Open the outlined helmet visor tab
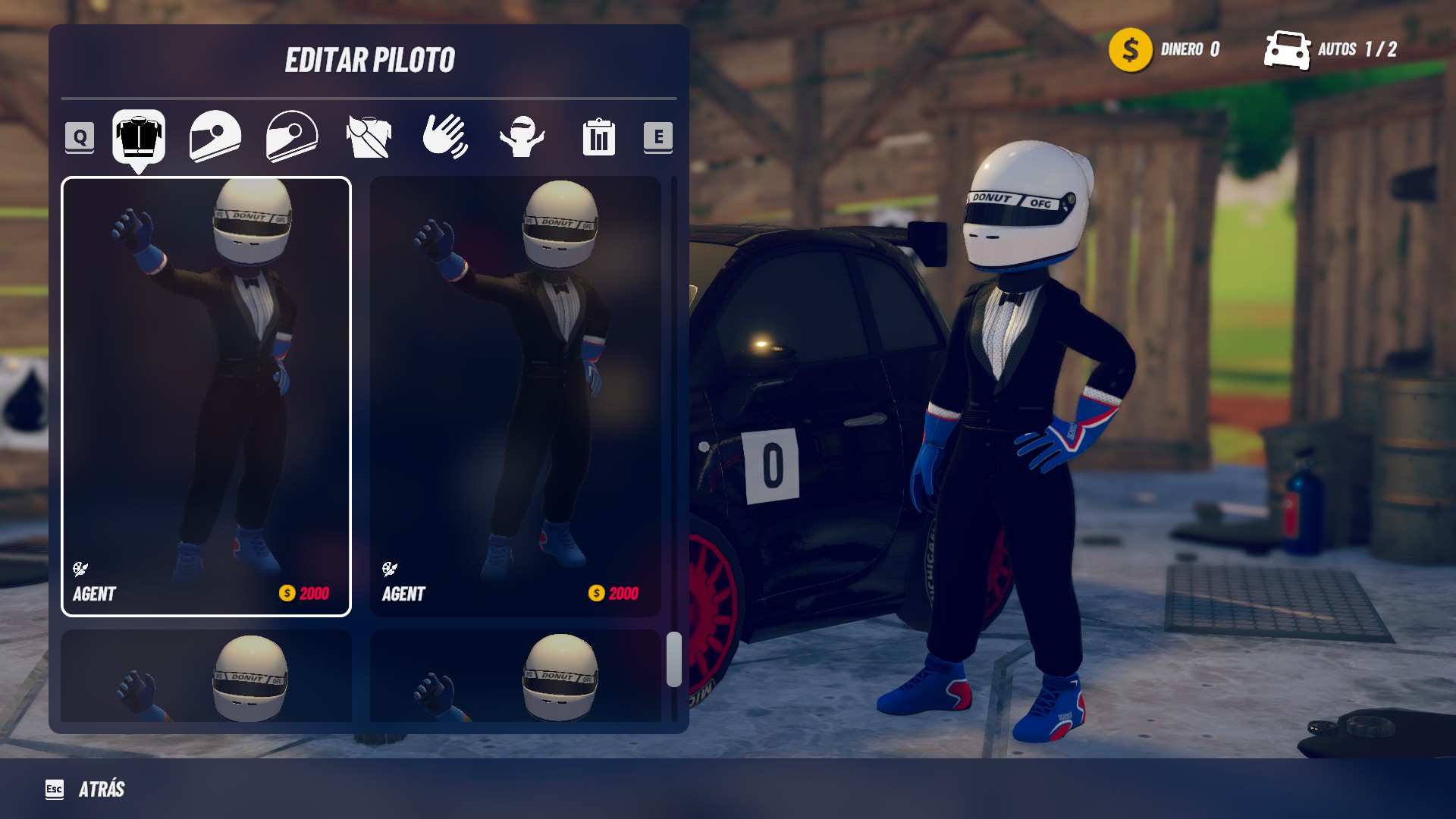Screen dimensions: 1456x819 (292, 136)
